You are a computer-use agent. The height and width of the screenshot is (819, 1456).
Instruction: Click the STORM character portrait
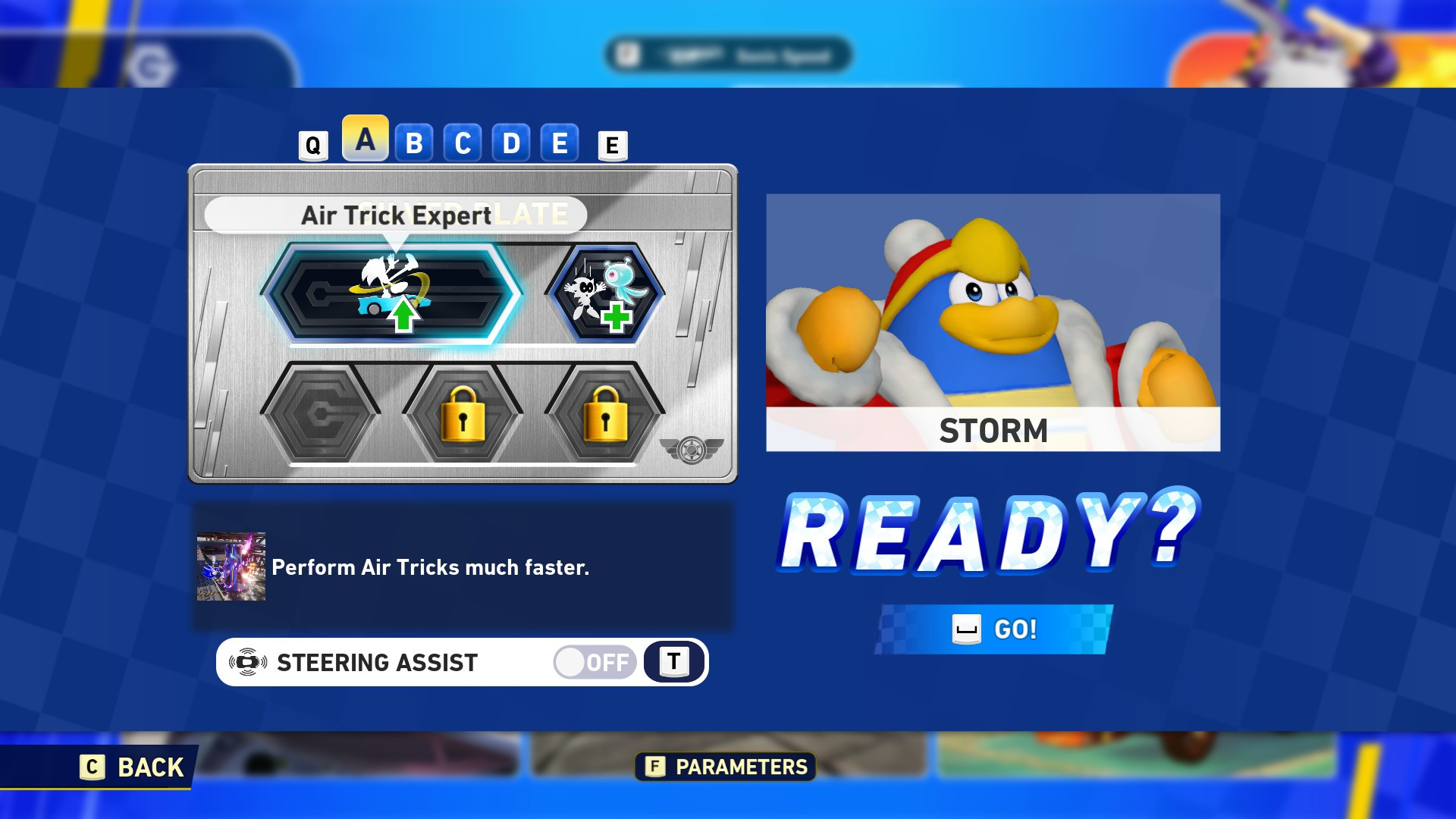click(993, 318)
